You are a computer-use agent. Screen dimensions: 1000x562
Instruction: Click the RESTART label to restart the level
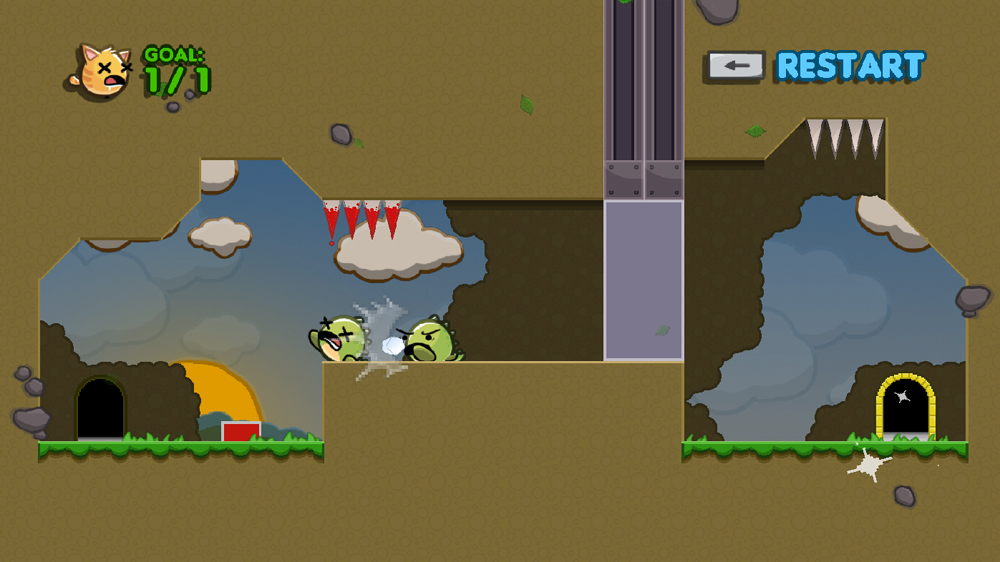850,66
